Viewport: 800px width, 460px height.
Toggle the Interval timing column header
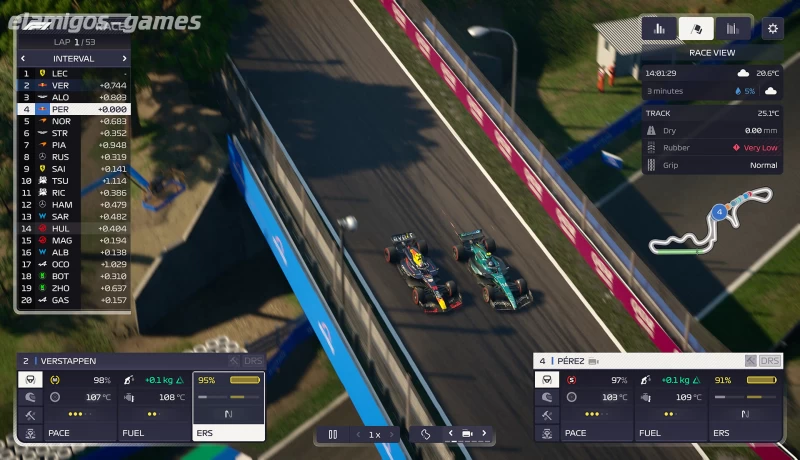pos(73,58)
